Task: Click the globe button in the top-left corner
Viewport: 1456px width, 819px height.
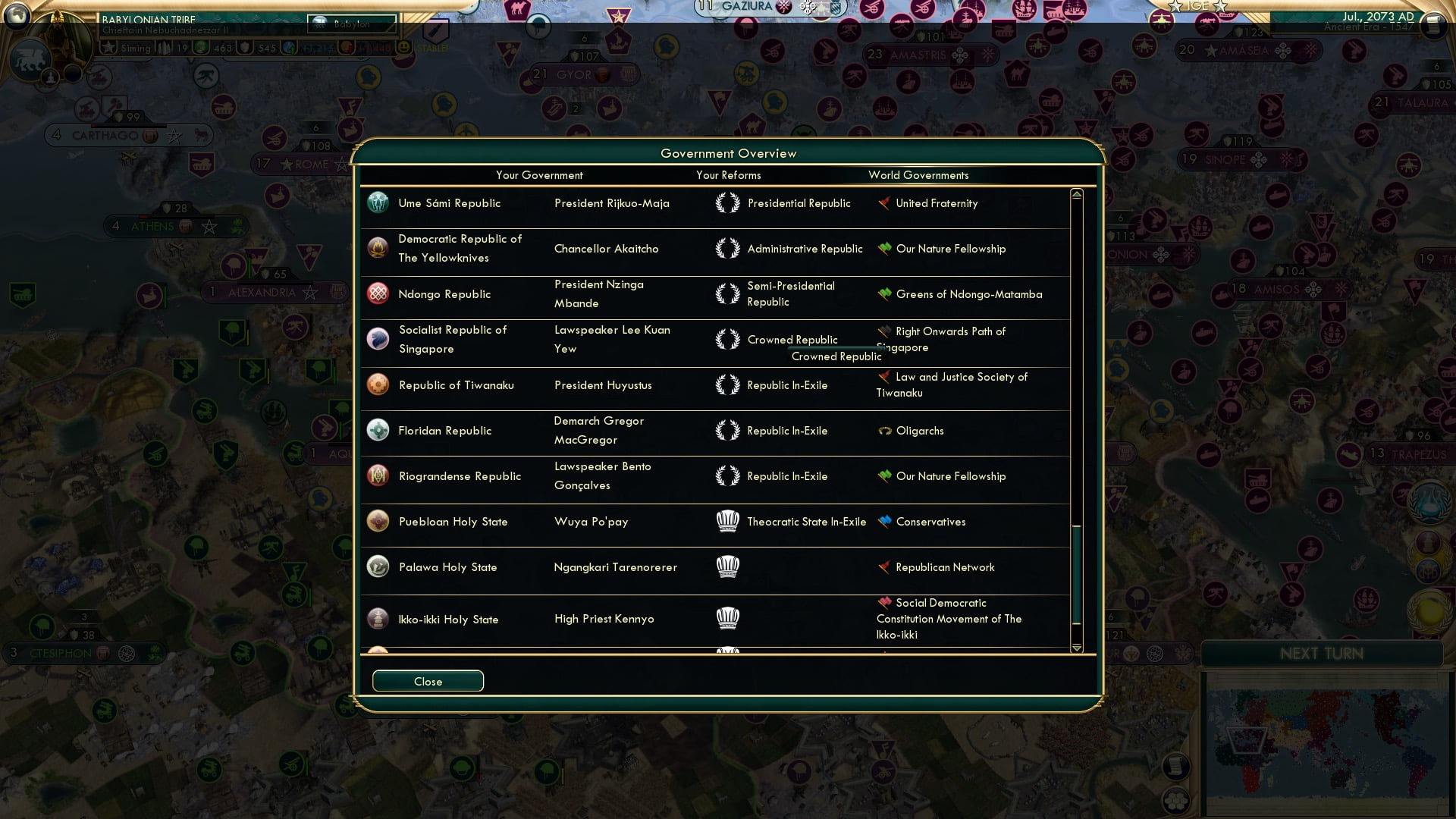Action: click(17, 14)
